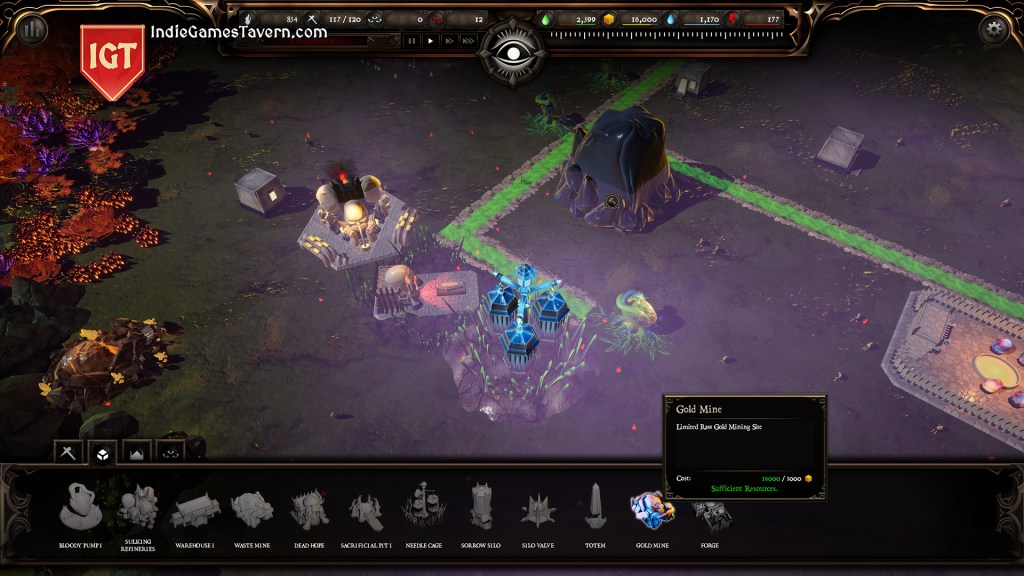Viewport: 1024px width, 576px height.
Task: Select Sacrificial Pit I to build
Action: [366, 510]
